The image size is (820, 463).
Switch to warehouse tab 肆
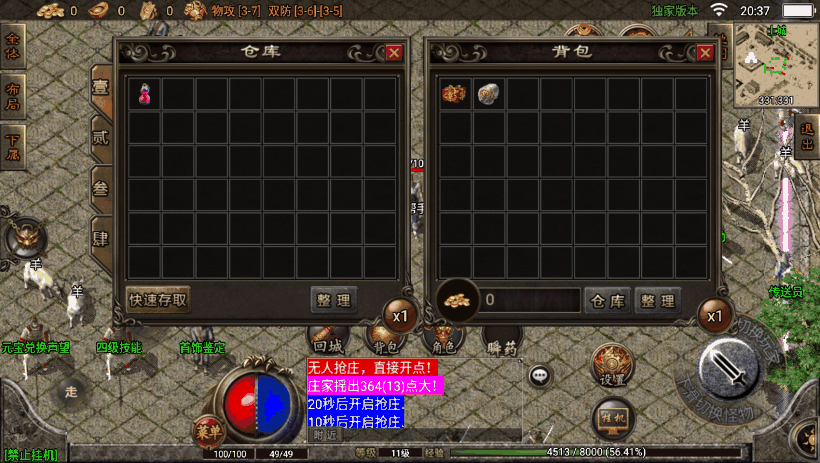click(101, 240)
